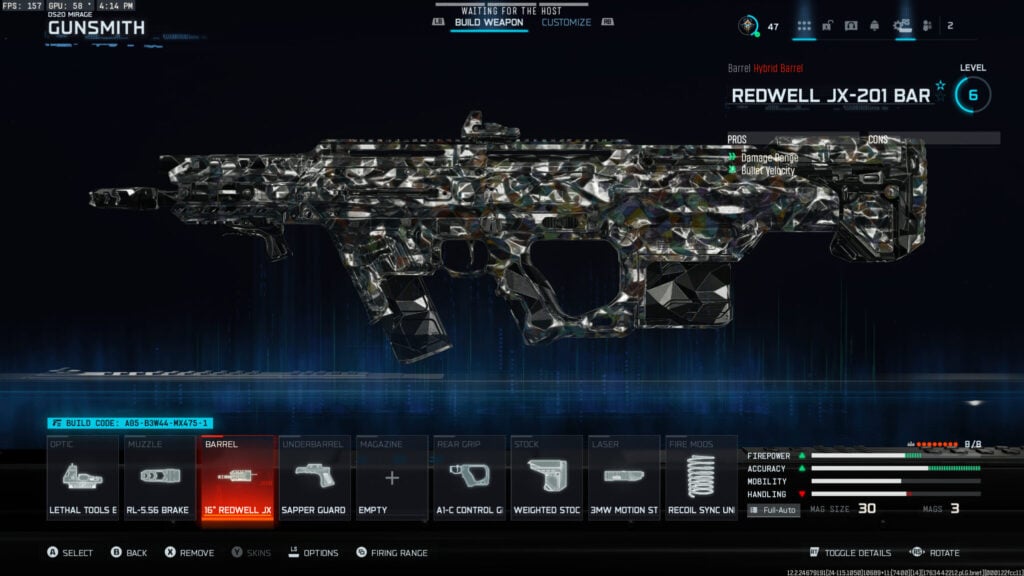The image size is (1024, 576).
Task: Click the build code label
Action: (130, 424)
